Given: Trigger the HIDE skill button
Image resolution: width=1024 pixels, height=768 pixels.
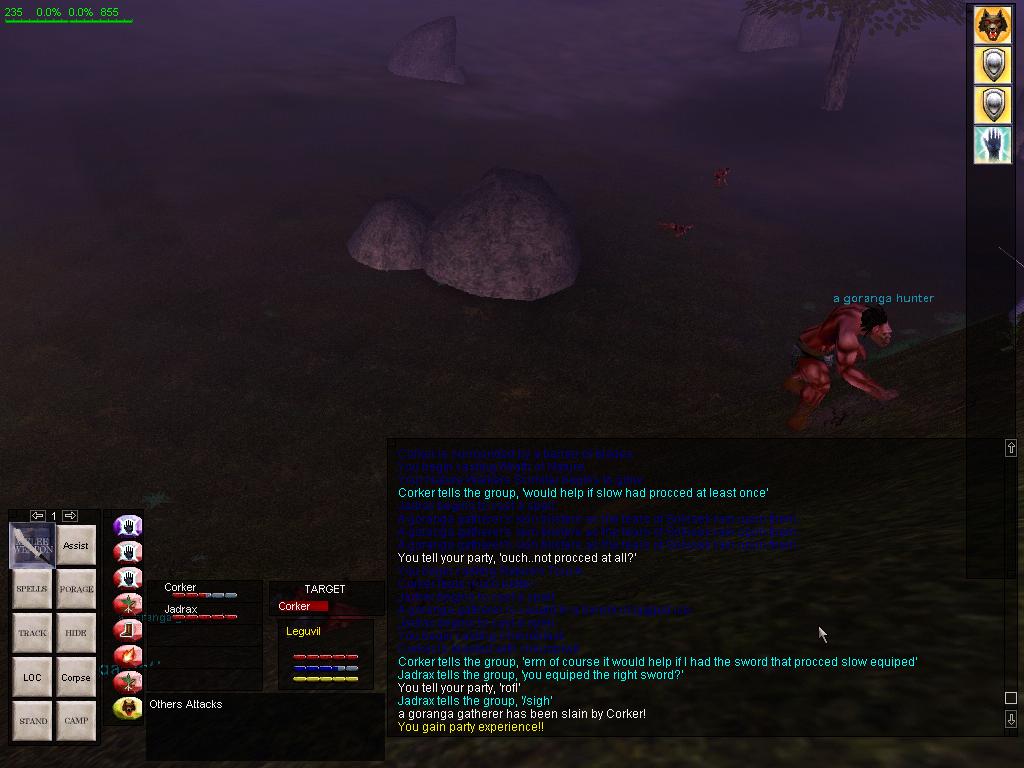Looking at the screenshot, I should click(76, 633).
